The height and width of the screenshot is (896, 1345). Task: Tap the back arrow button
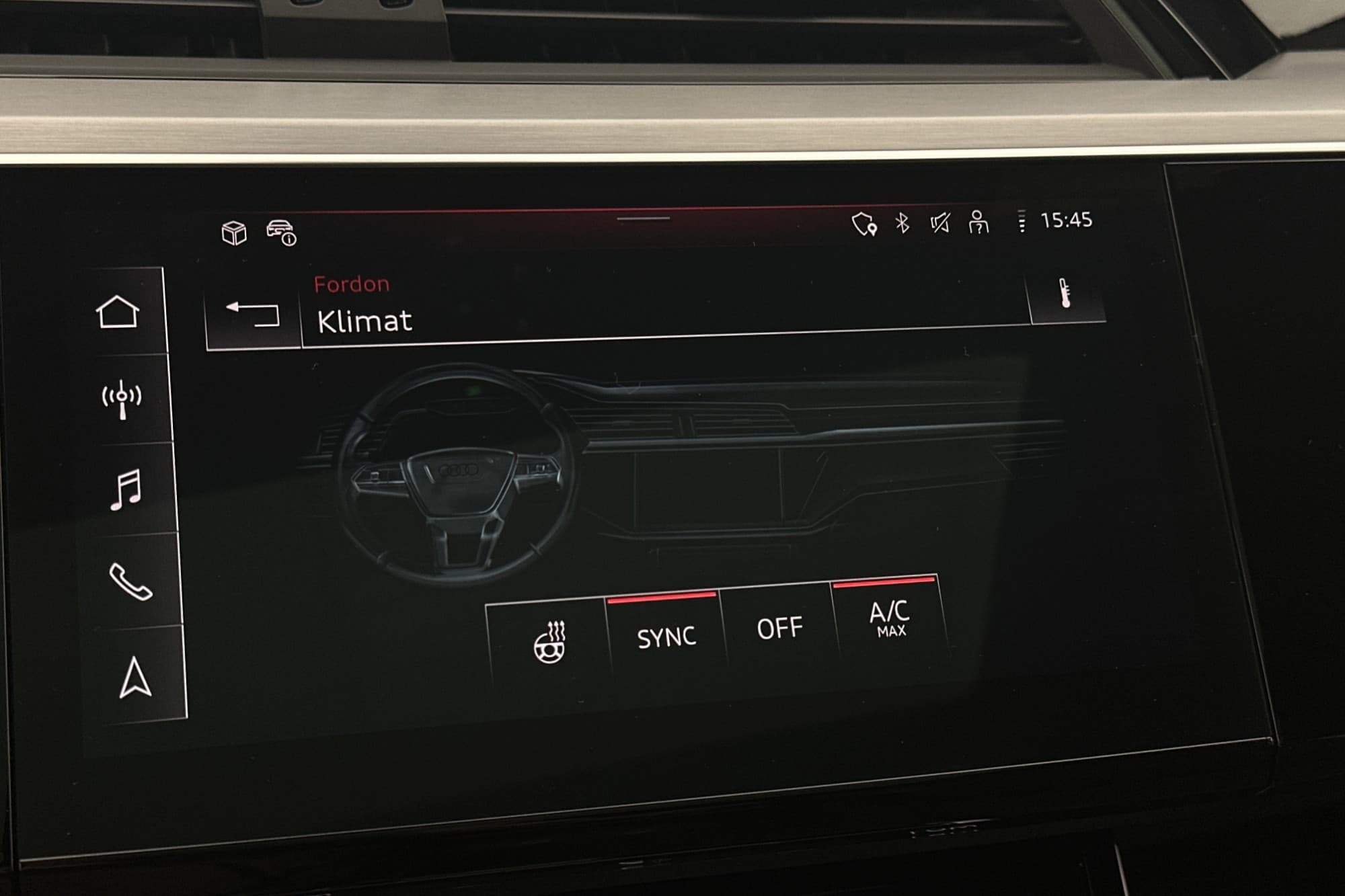[254, 315]
